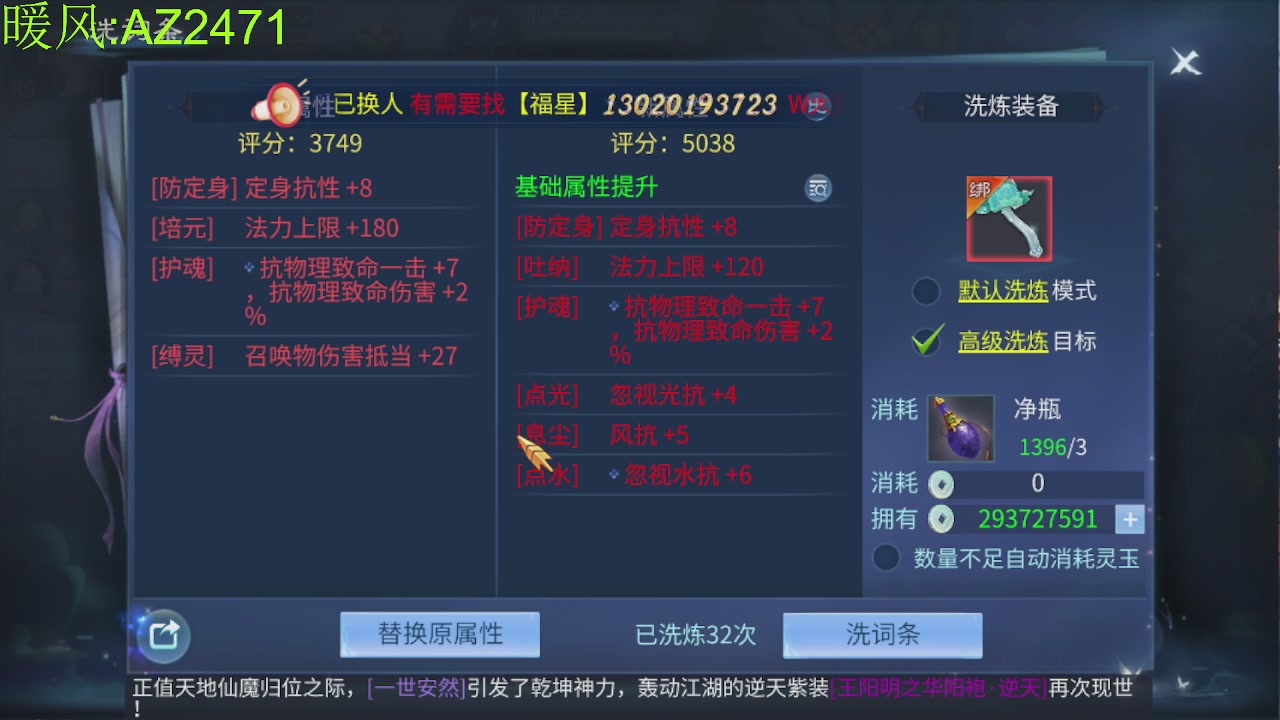
Task: Click the 消耗 amount input showing 0
Action: pyautogui.click(x=1038, y=484)
